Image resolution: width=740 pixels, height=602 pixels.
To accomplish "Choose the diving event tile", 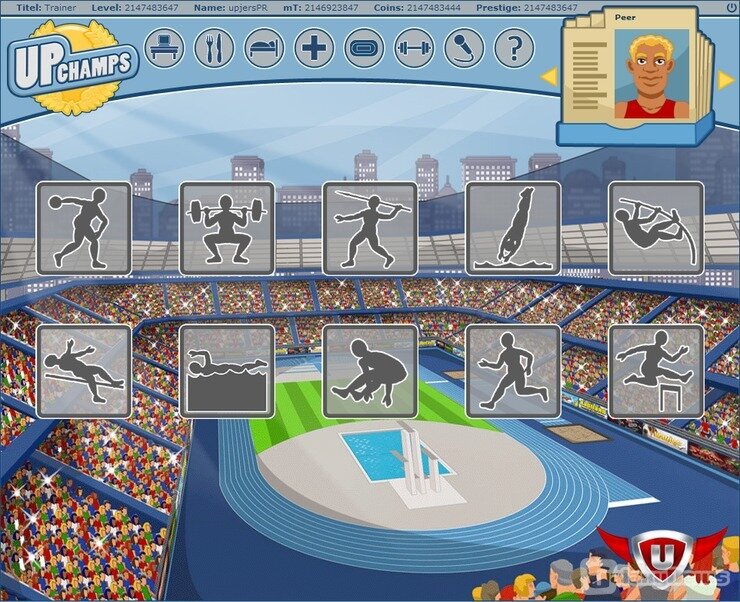I will (x=513, y=228).
